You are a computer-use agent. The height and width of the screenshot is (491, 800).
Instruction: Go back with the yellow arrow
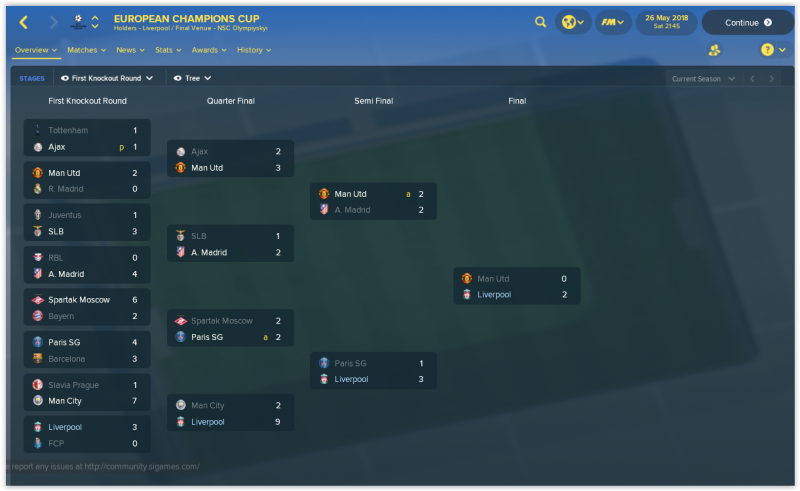(x=23, y=22)
